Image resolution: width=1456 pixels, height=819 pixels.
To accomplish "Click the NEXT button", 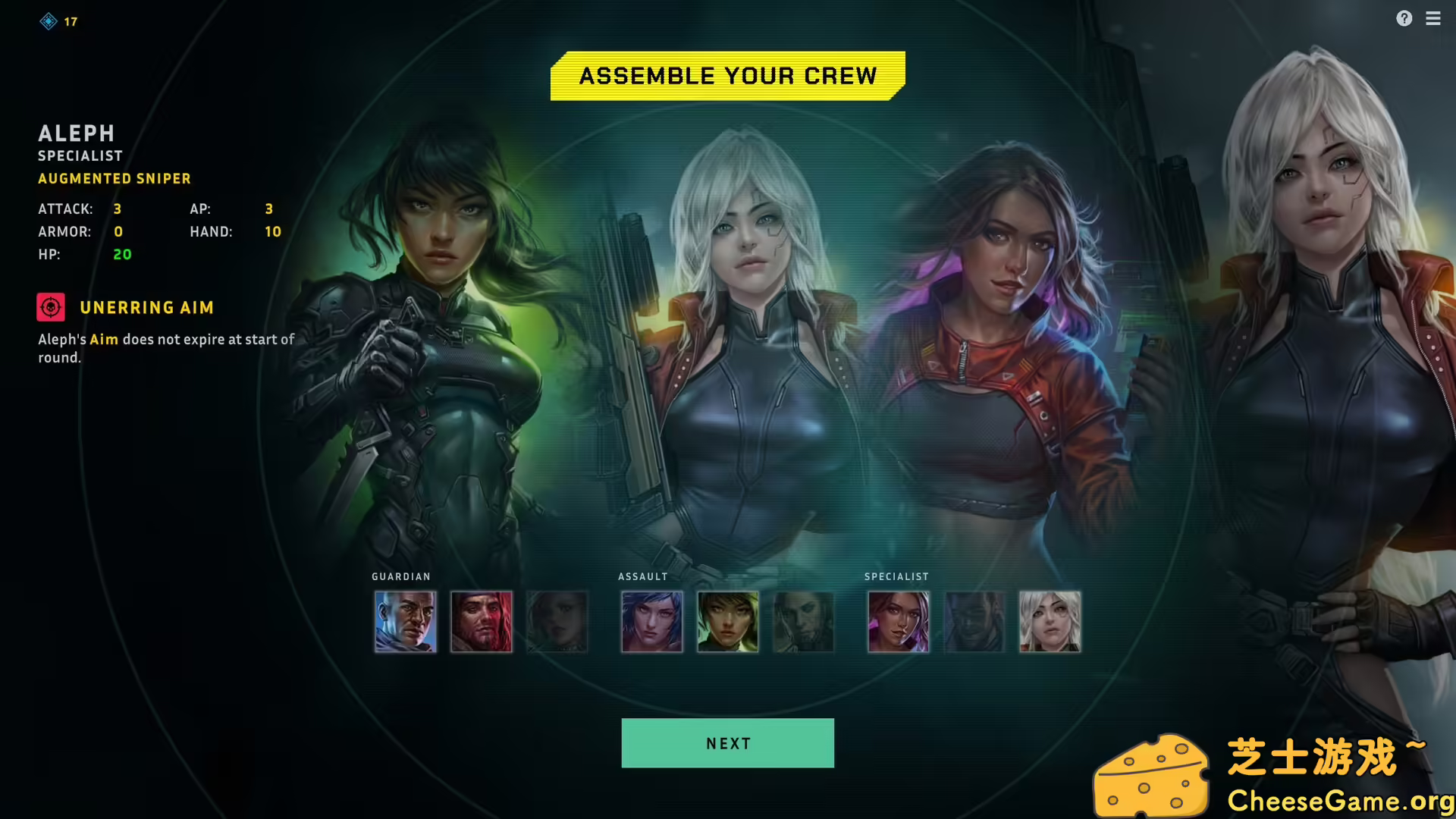I will click(x=726, y=743).
